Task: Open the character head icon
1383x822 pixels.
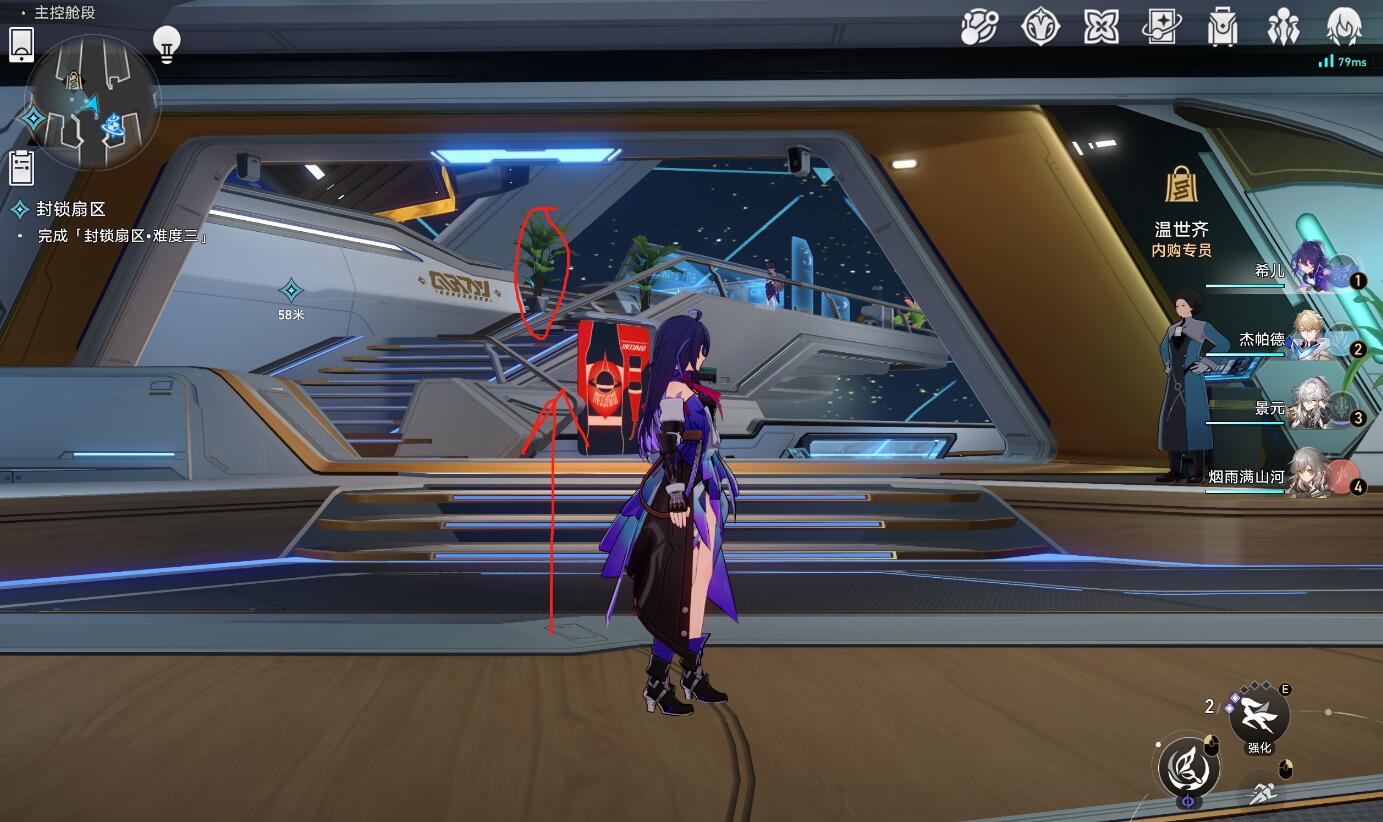Action: pos(1344,27)
